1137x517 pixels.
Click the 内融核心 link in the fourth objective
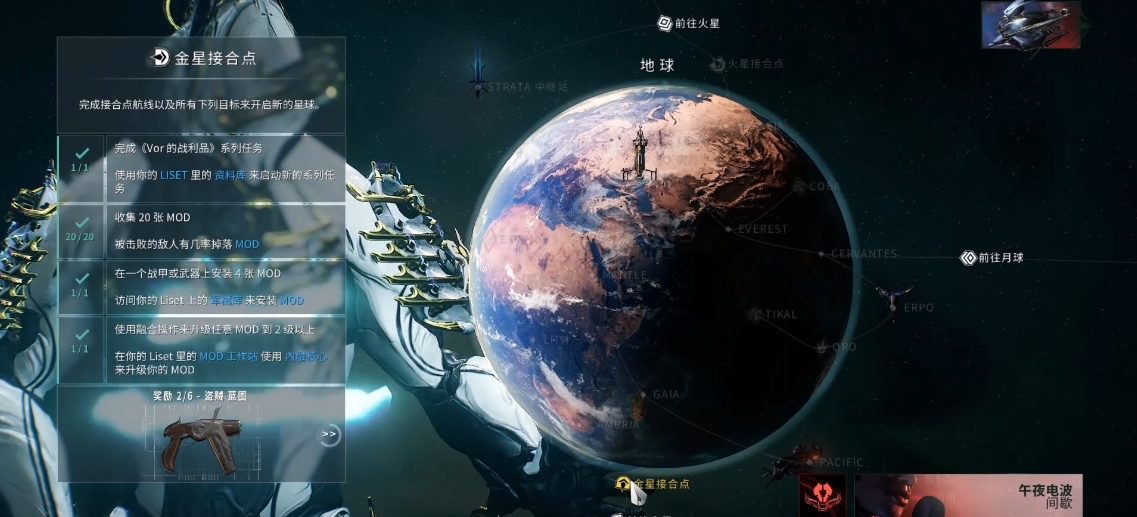[306, 356]
